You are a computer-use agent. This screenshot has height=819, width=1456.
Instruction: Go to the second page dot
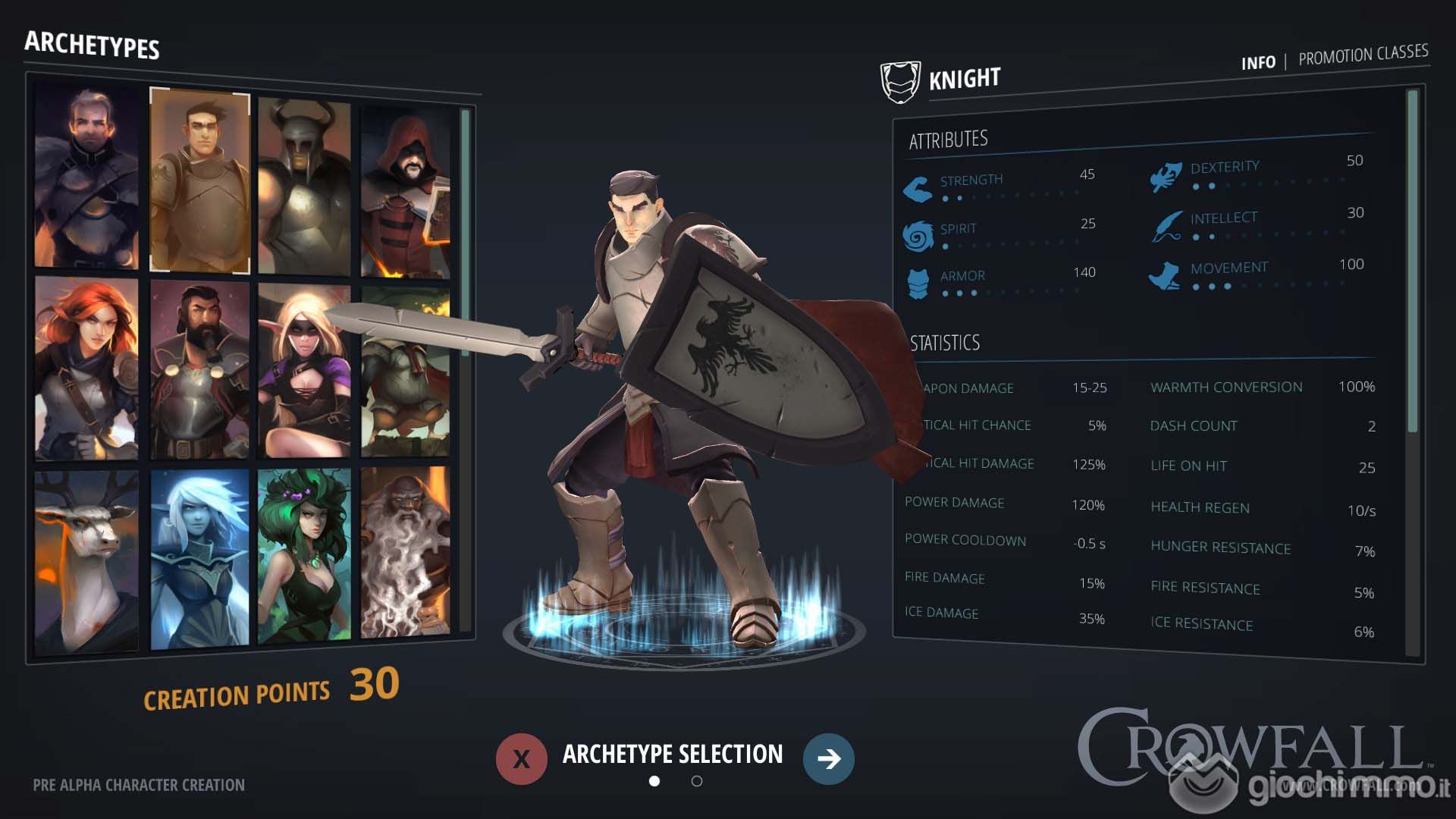pyautogui.click(x=697, y=781)
